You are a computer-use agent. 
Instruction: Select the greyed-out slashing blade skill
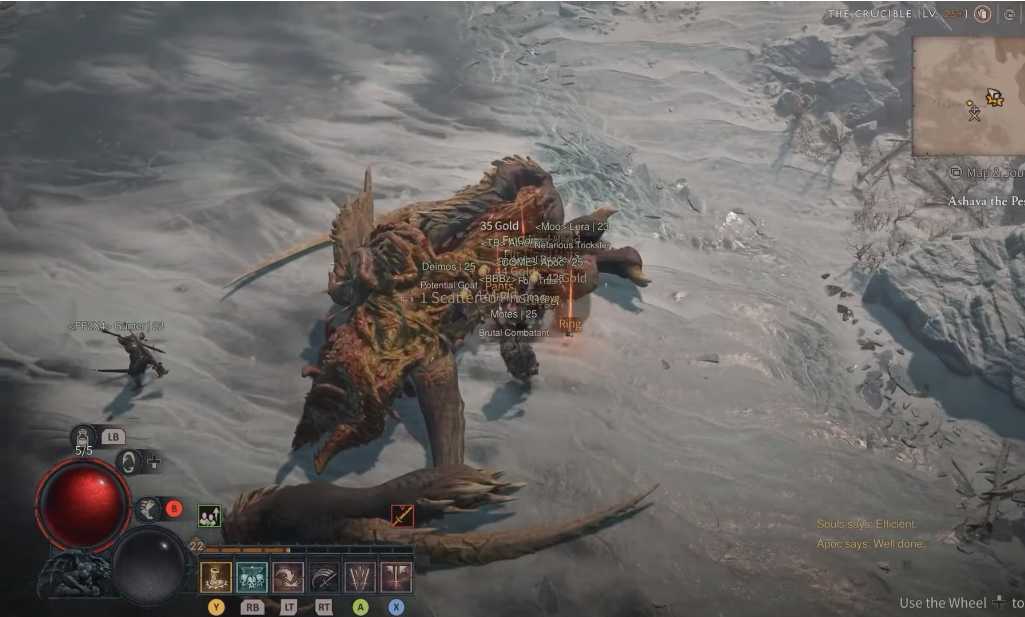[324, 577]
